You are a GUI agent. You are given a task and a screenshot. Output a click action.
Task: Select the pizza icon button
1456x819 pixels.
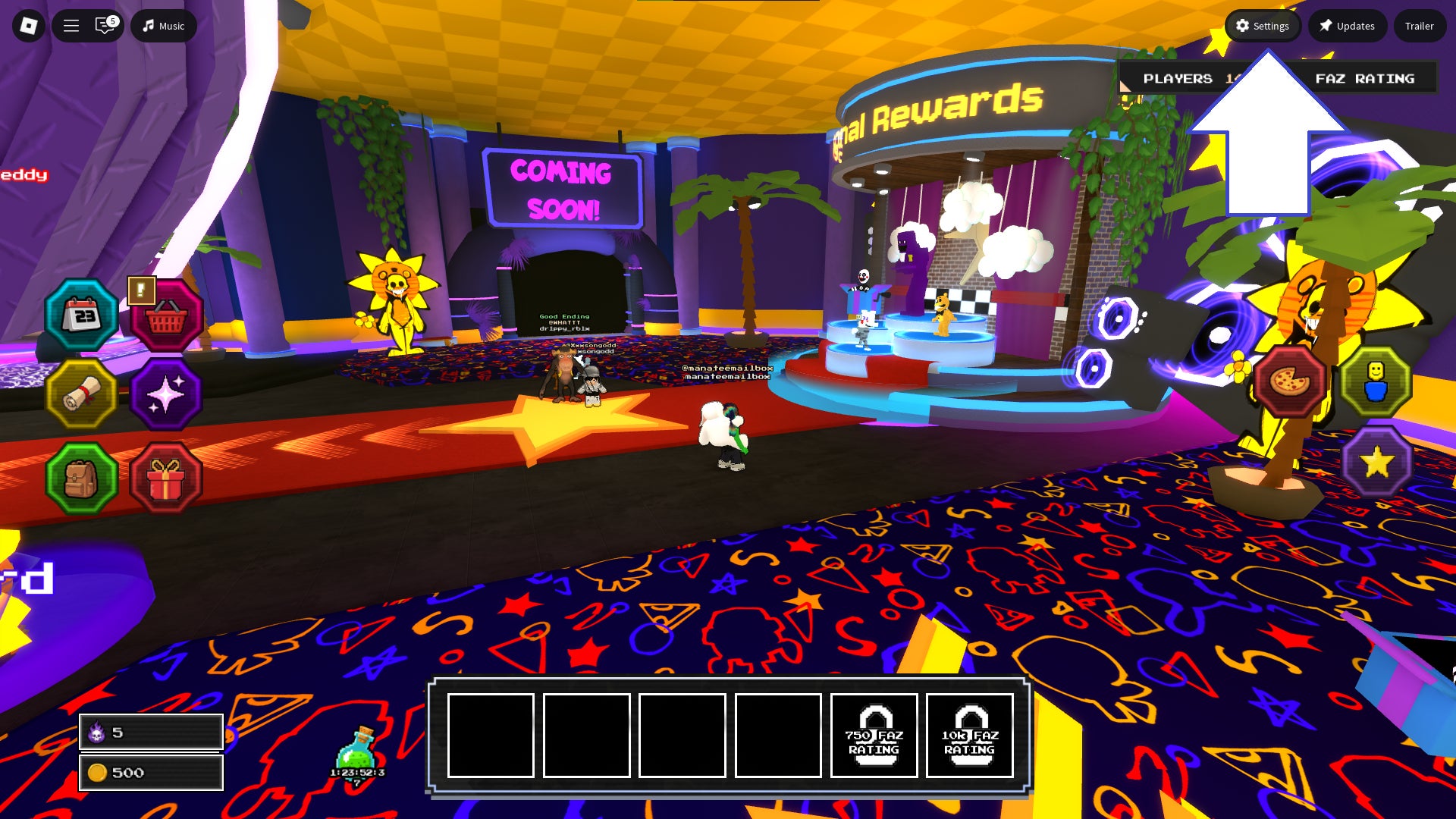pos(1289,381)
